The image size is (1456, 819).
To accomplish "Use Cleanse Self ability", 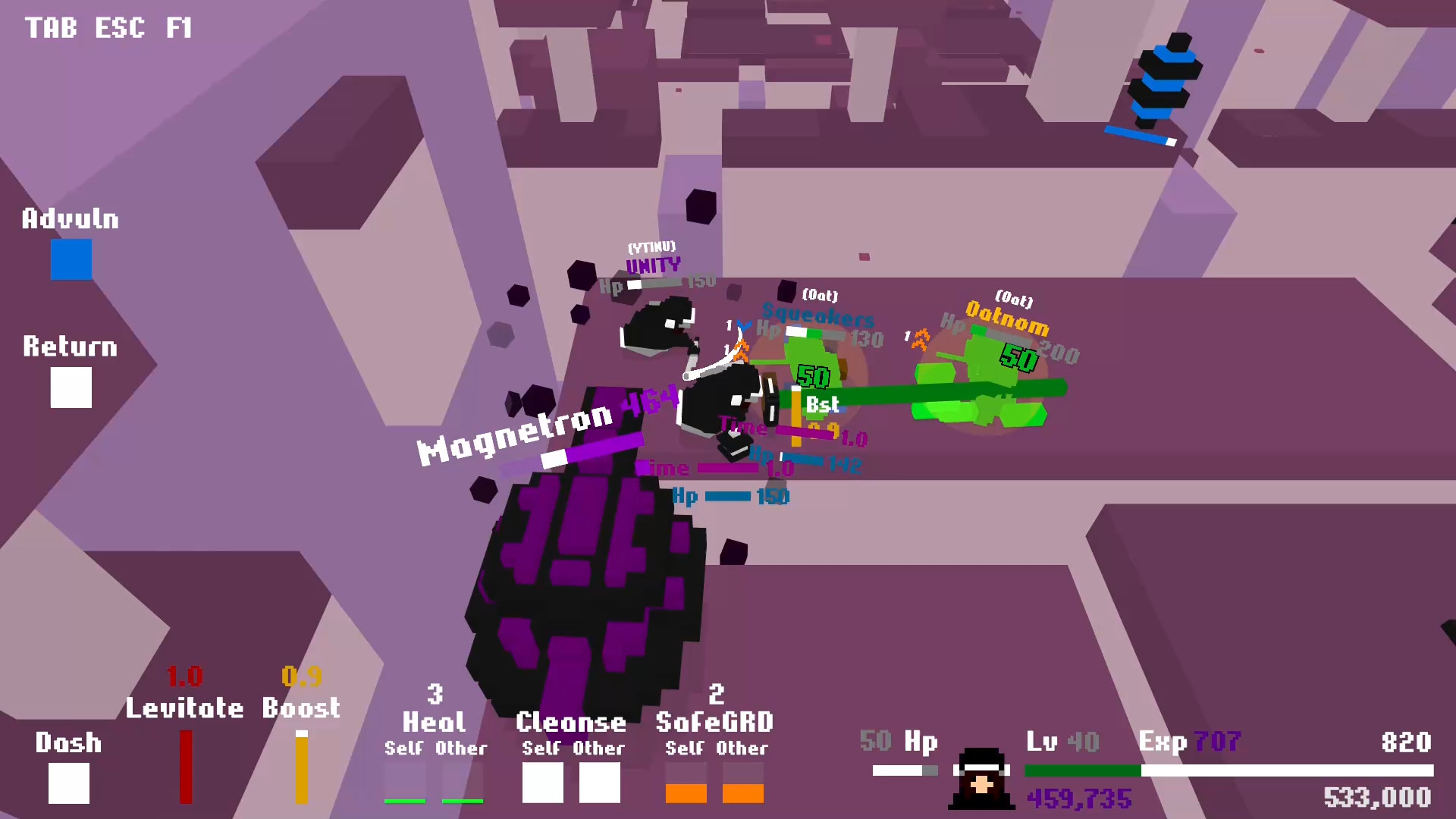I will point(542,783).
